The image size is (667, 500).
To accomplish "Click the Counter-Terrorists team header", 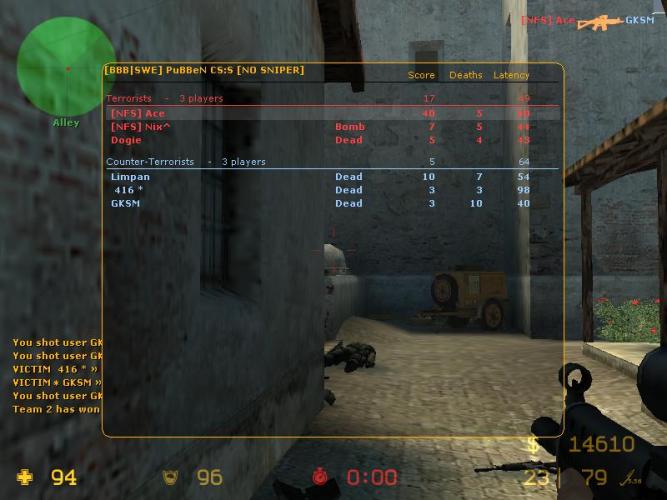I will click(150, 162).
